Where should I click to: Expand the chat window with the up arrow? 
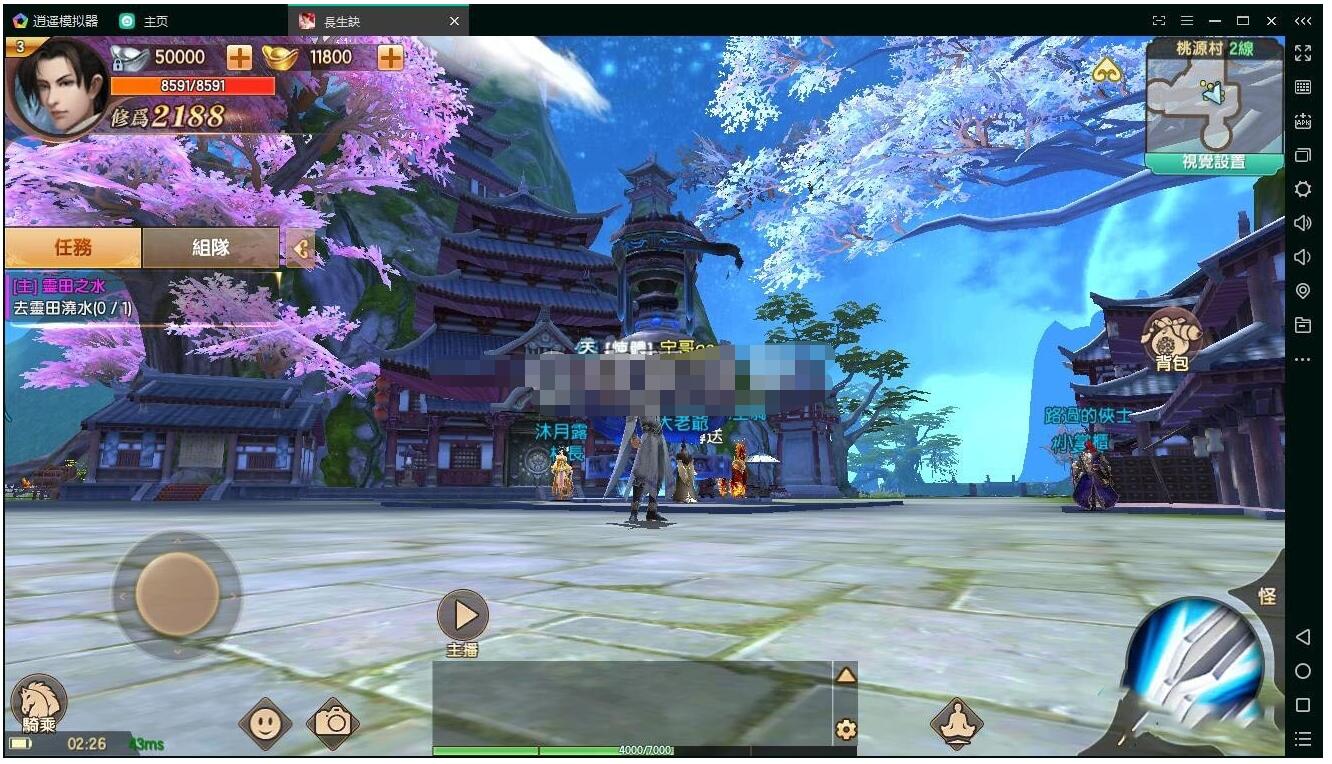pos(846,674)
